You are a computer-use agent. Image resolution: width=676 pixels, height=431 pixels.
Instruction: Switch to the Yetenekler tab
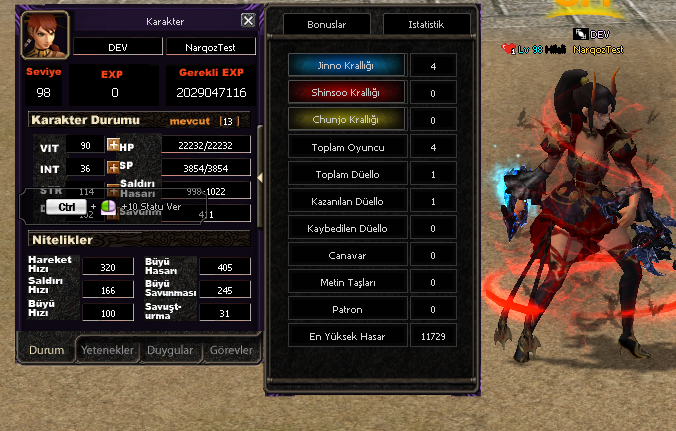107,350
